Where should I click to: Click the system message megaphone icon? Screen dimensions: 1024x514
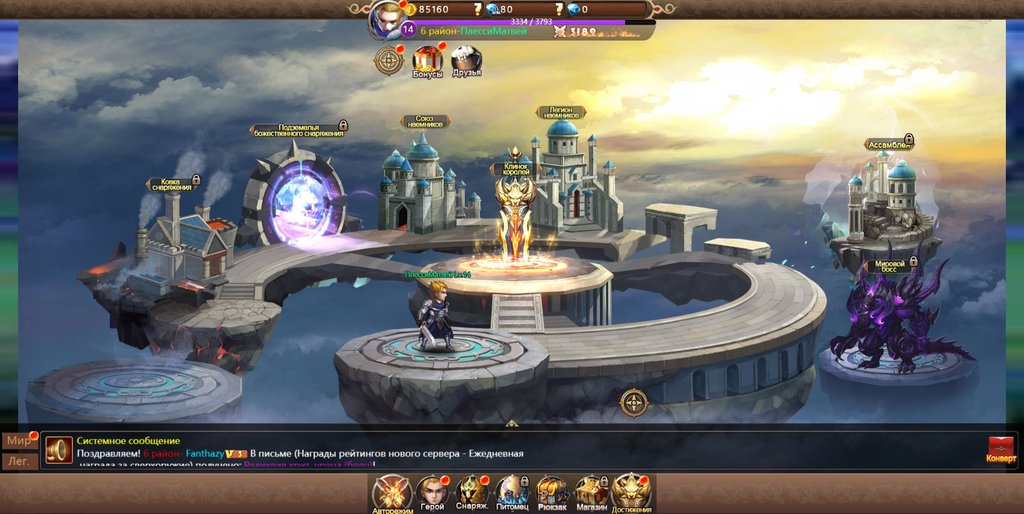(59, 449)
